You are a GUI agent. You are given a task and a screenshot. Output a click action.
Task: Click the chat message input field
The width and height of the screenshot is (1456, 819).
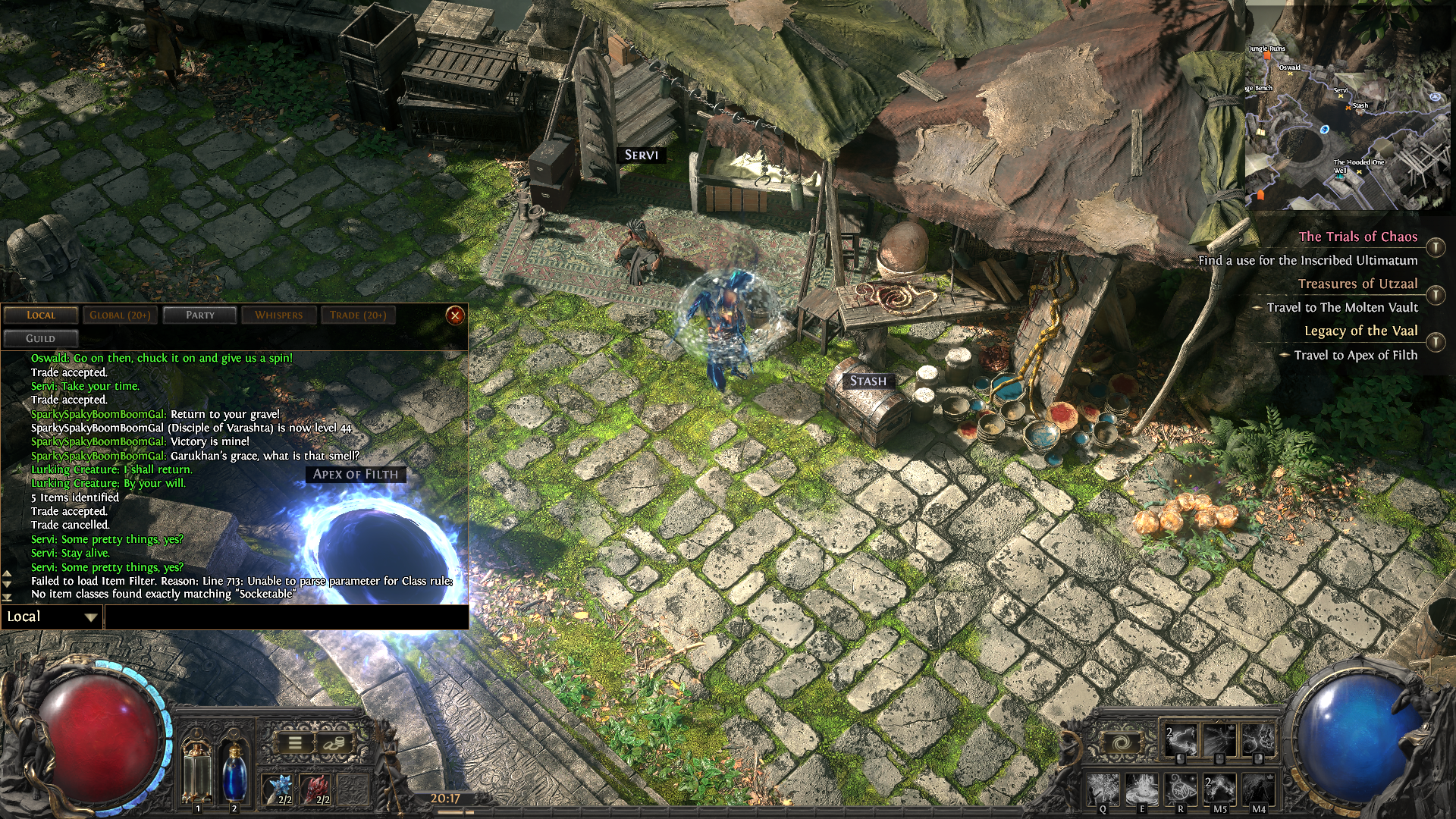tap(286, 617)
